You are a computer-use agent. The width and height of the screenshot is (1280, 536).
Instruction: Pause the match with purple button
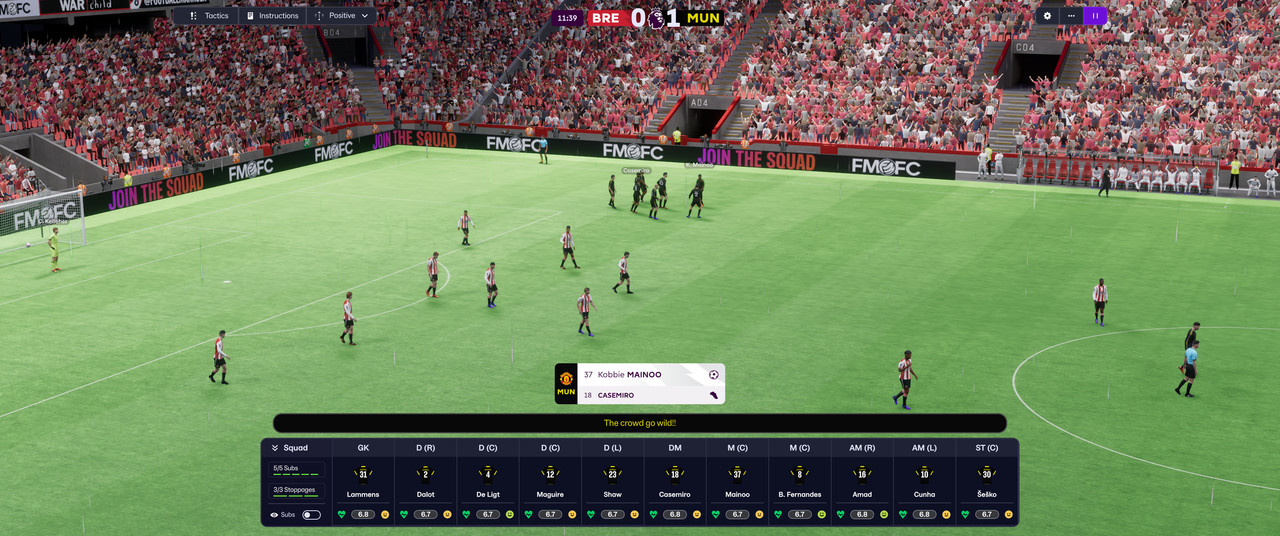(1095, 16)
